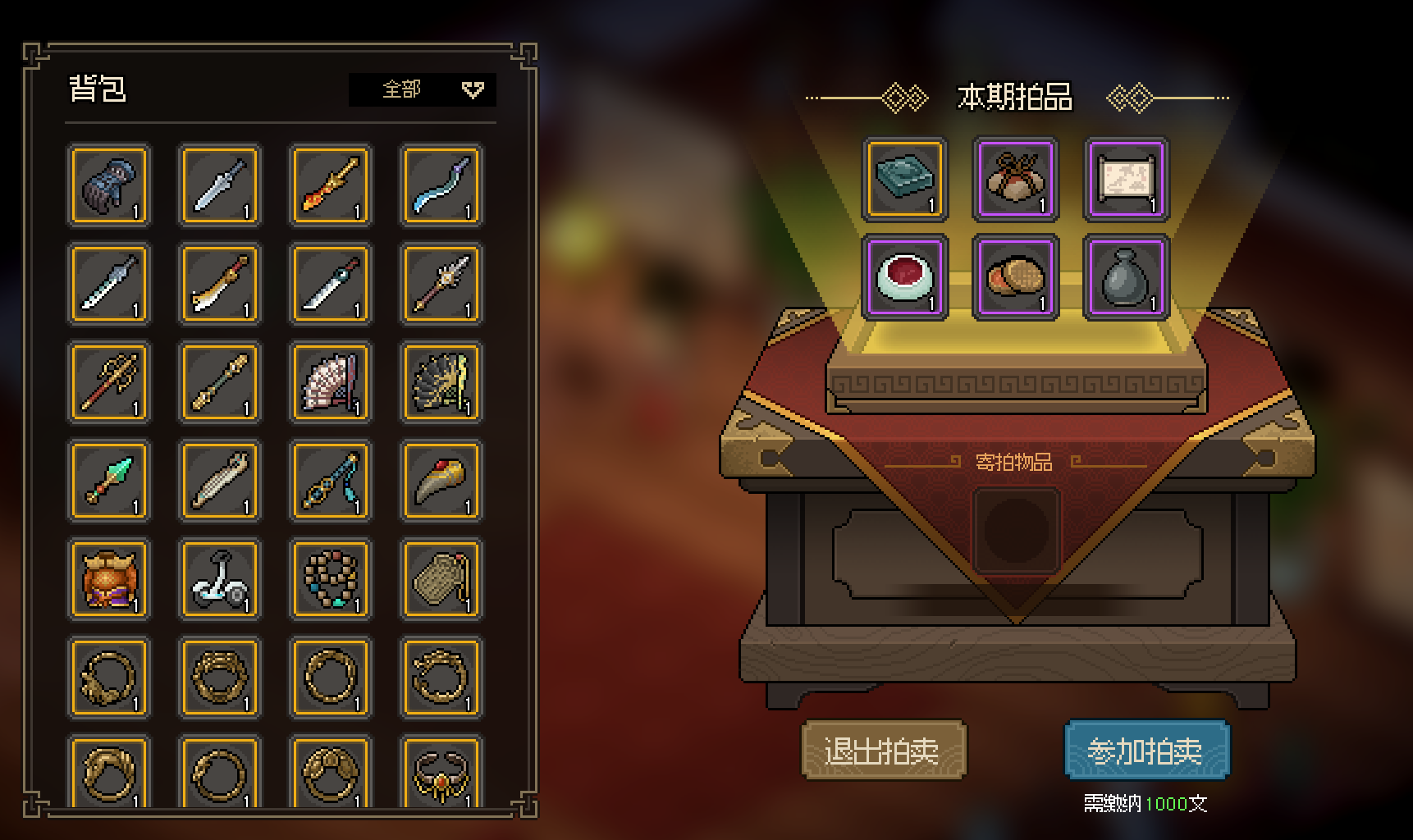The width and height of the screenshot is (1413, 840).
Task: View the teal inkstone auction item
Action: pyautogui.click(x=904, y=179)
